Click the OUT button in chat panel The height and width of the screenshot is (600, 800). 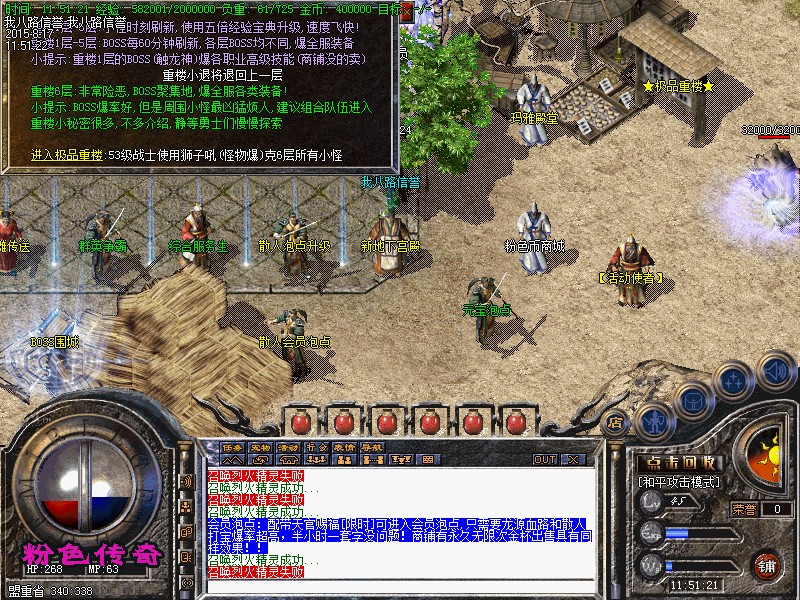tap(544, 460)
